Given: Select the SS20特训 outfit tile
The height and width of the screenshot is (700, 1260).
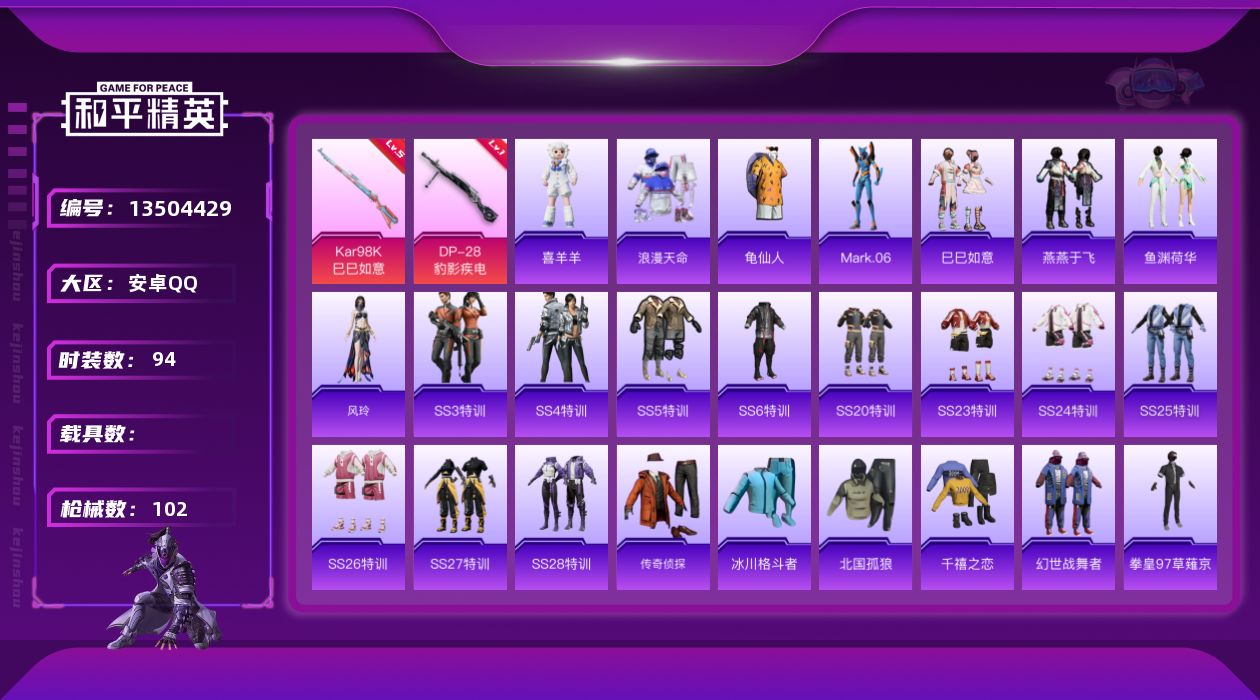Looking at the screenshot, I should tap(865, 364).
